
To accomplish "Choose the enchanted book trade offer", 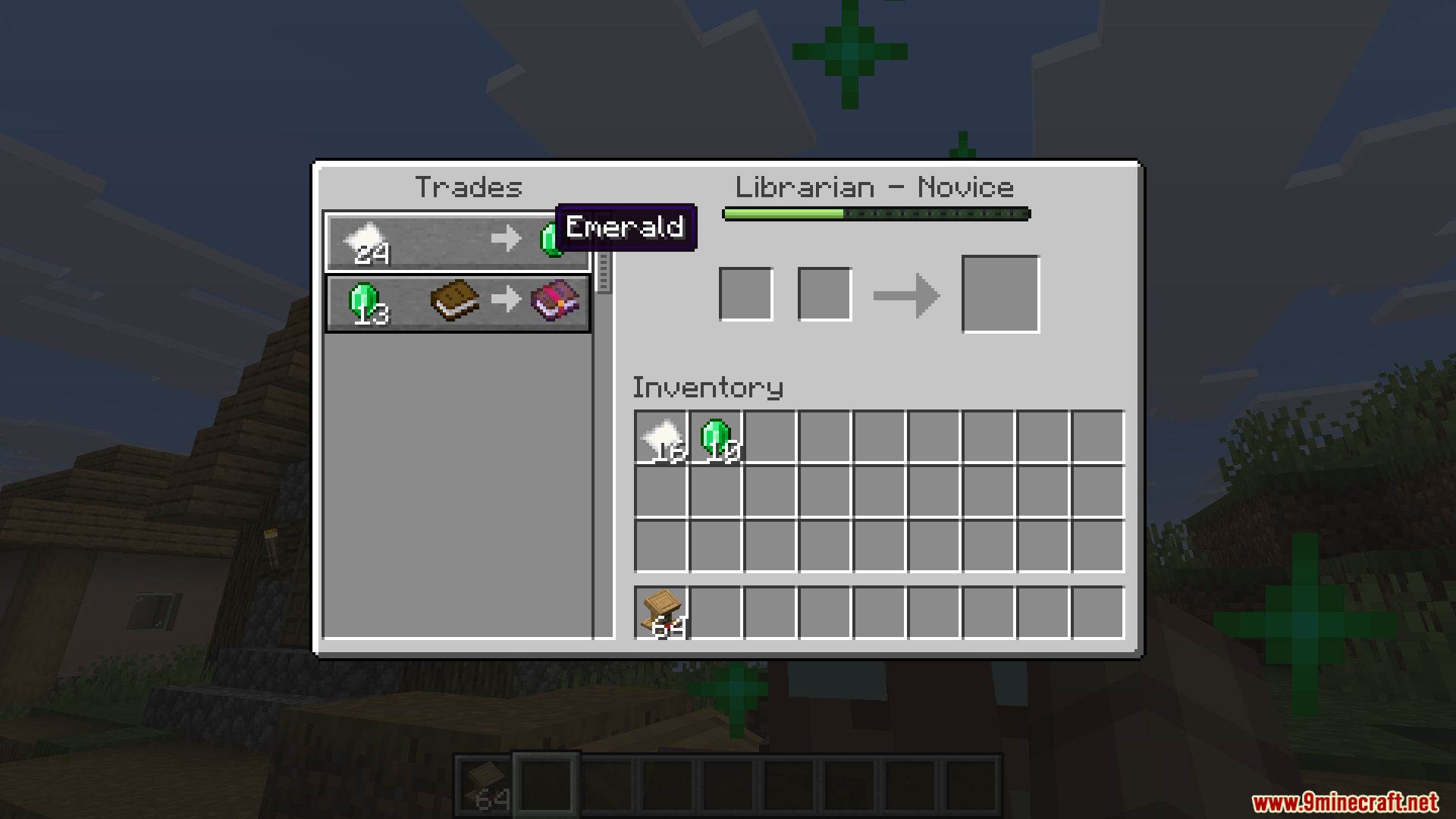I will point(457,303).
